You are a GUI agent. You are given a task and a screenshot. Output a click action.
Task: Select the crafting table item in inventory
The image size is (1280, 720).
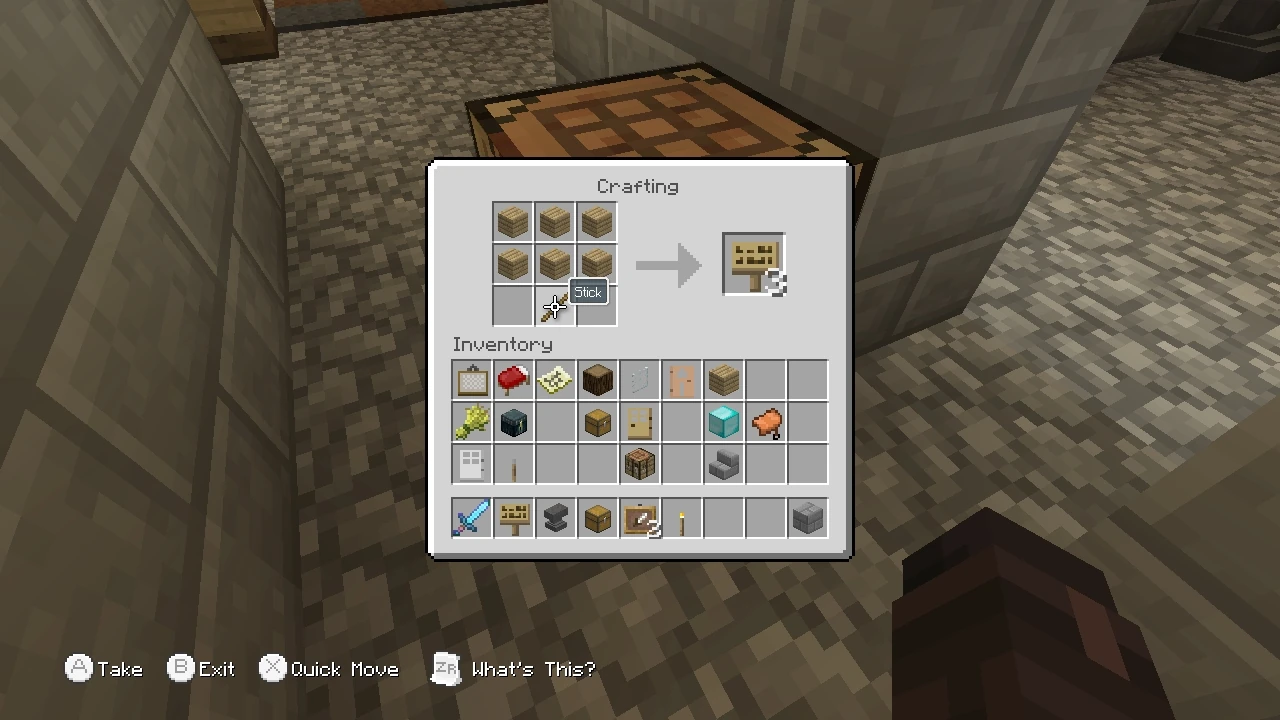[639, 463]
